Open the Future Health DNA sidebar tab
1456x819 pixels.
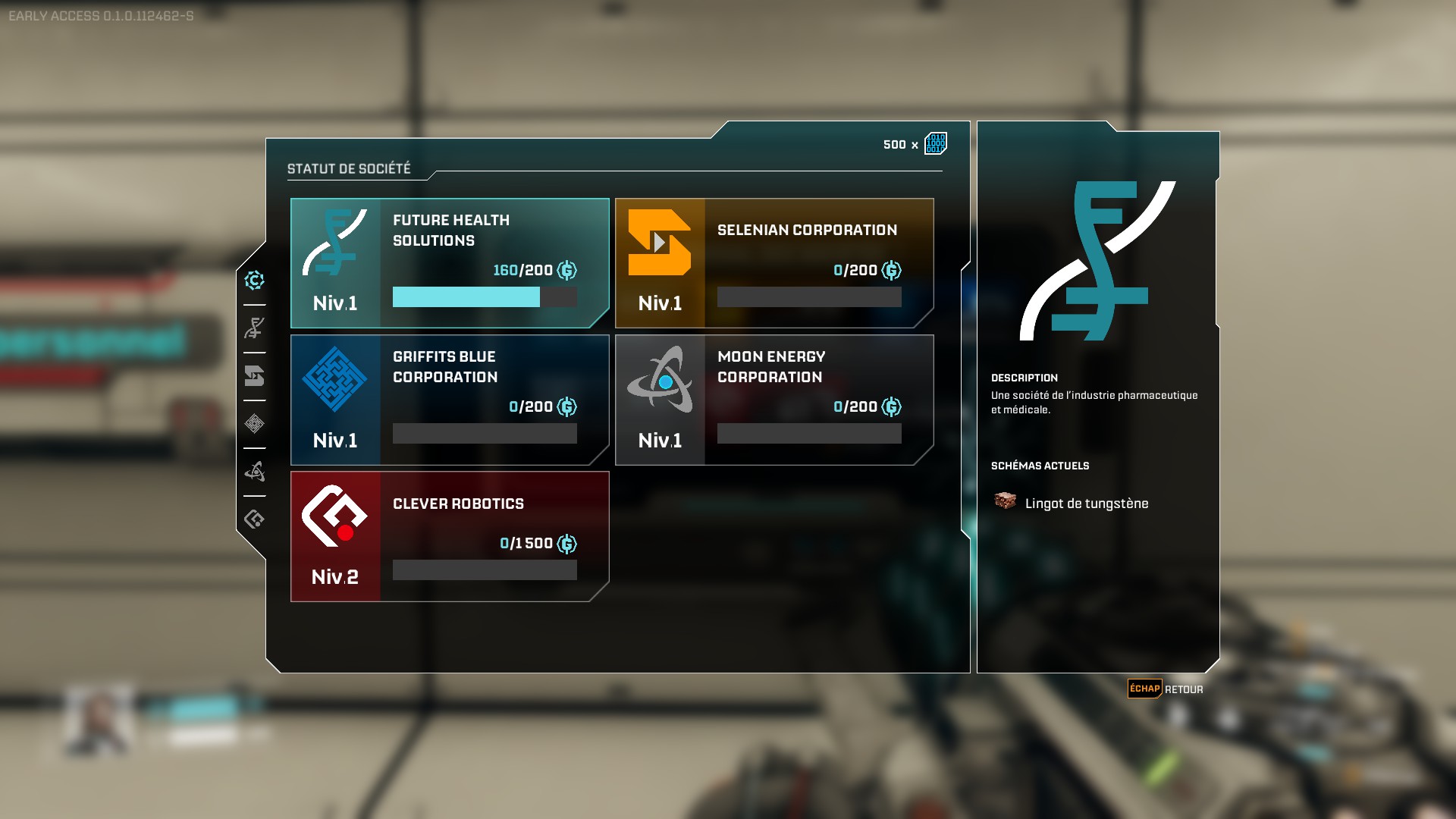point(255,328)
